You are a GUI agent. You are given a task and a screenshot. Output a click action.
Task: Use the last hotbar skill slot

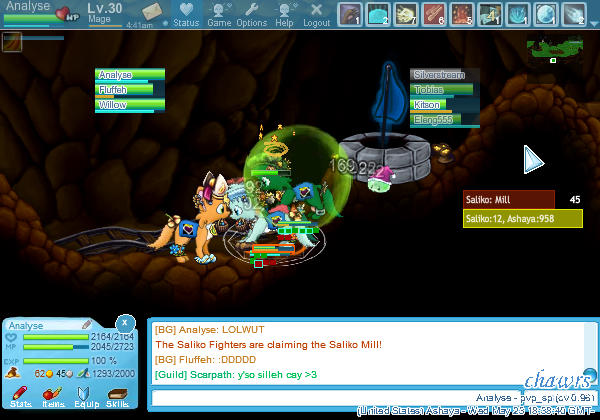click(574, 14)
